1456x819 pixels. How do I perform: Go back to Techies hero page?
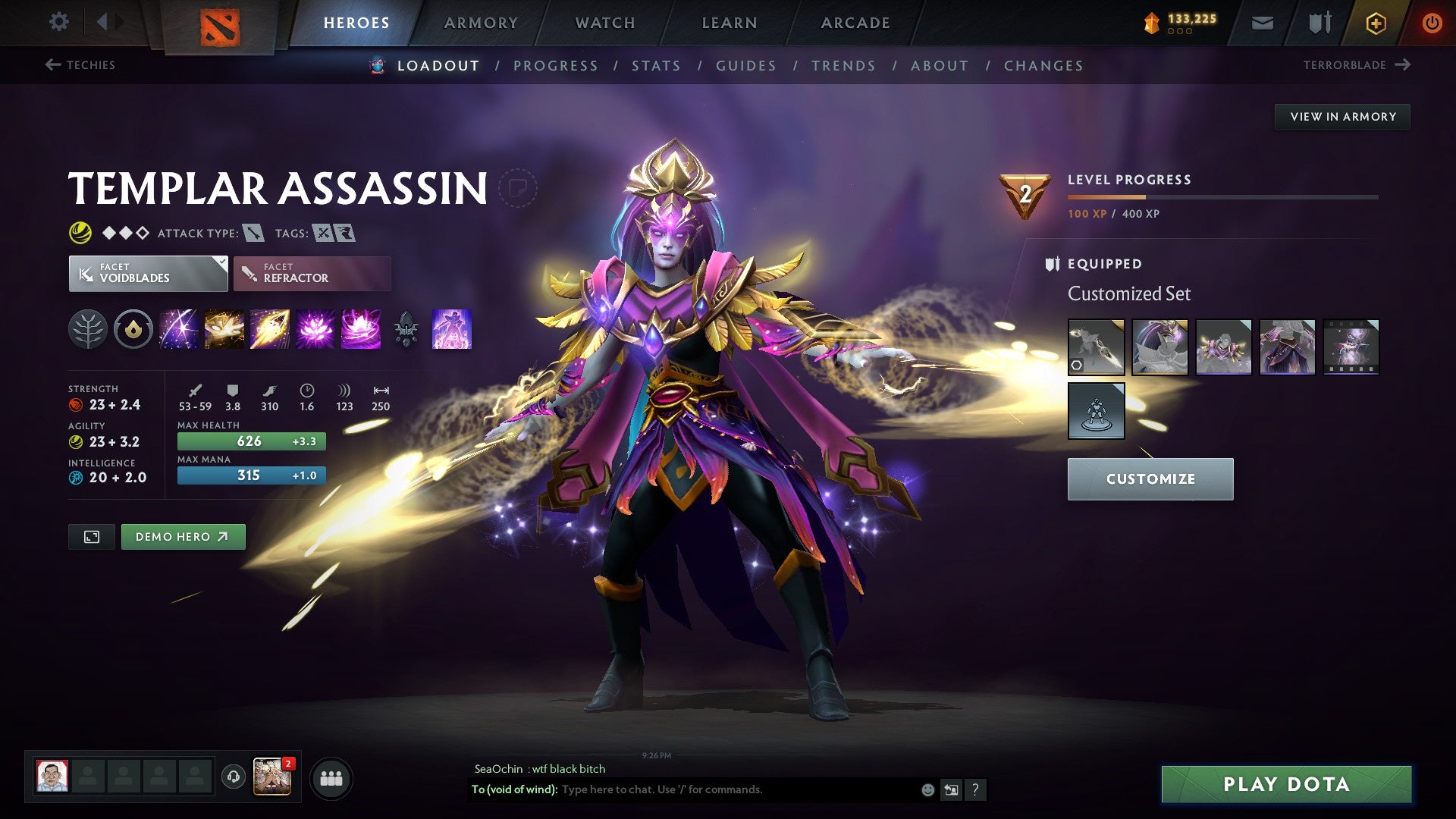(x=82, y=65)
